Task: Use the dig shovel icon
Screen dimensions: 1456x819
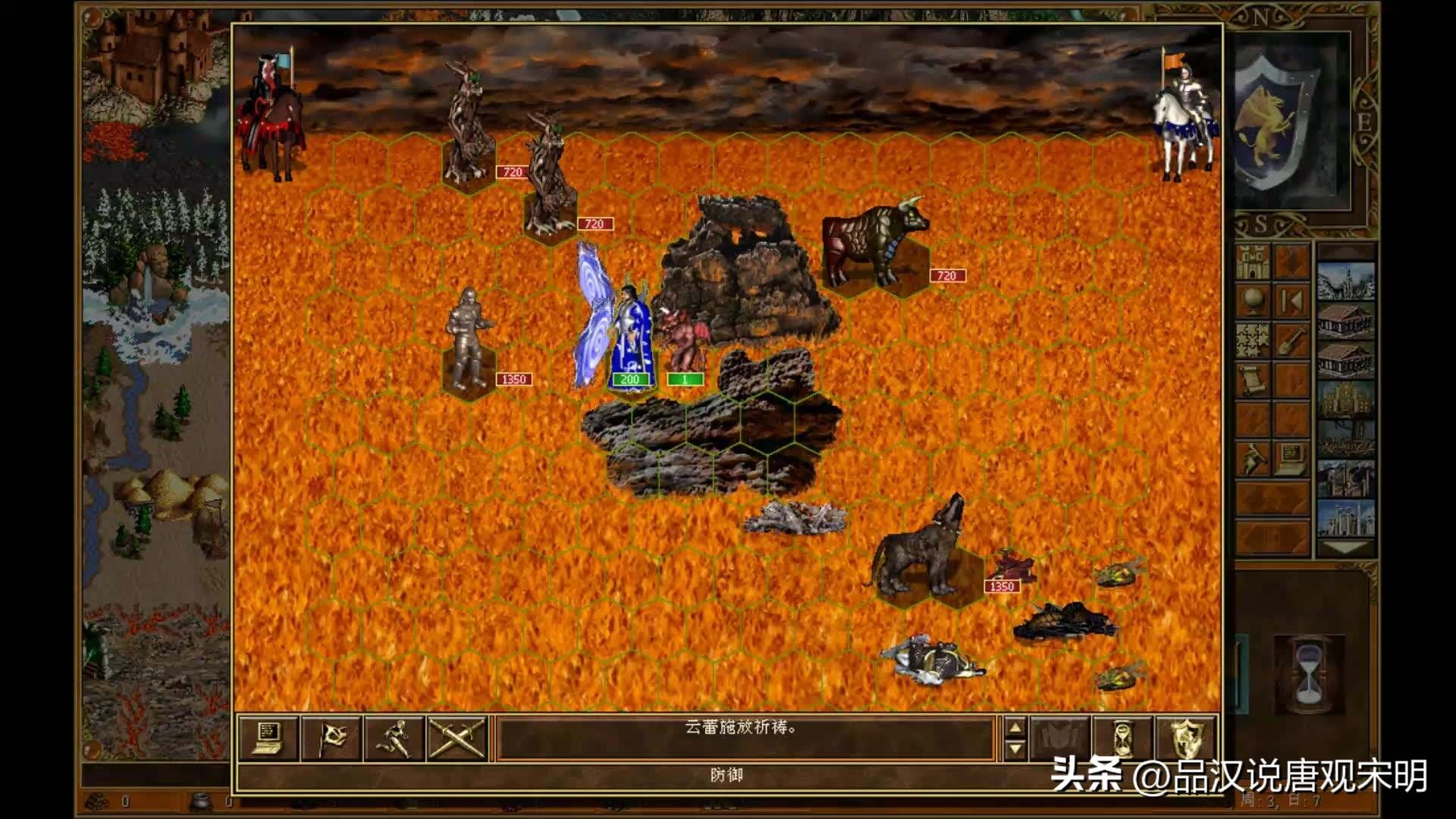Action: 1291,340
